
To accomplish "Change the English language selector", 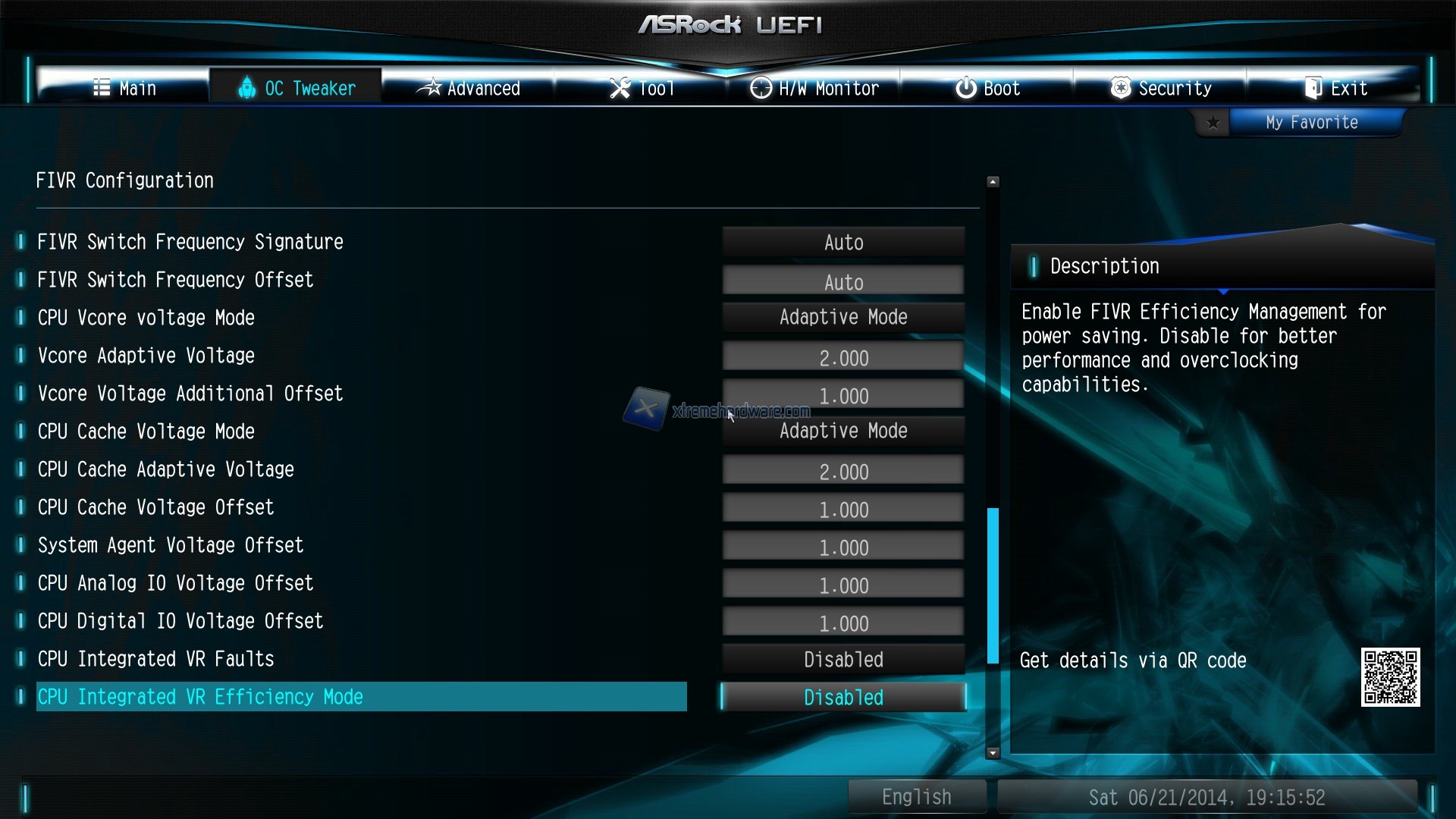I will pyautogui.click(x=916, y=797).
